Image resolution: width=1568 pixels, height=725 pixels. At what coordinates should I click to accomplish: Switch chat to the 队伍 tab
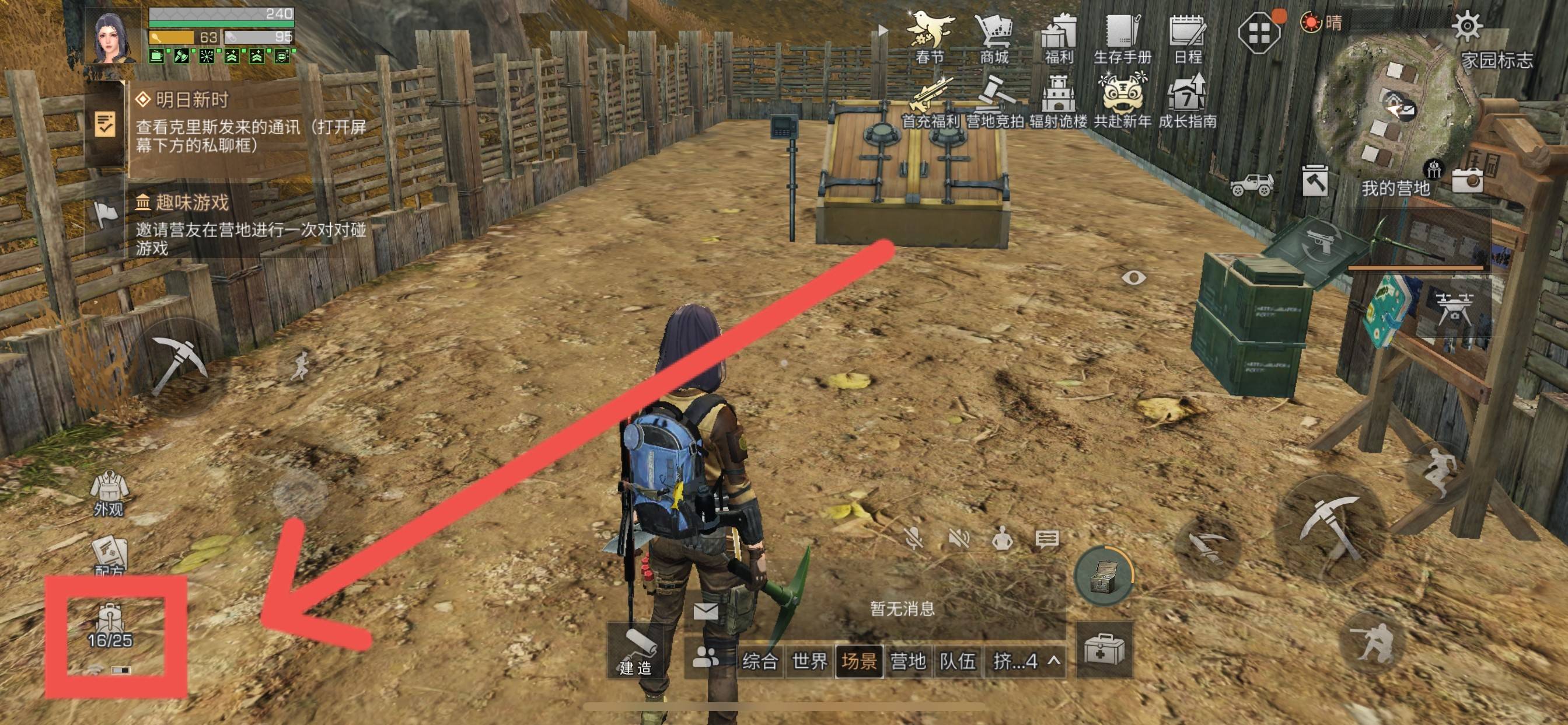(x=958, y=660)
